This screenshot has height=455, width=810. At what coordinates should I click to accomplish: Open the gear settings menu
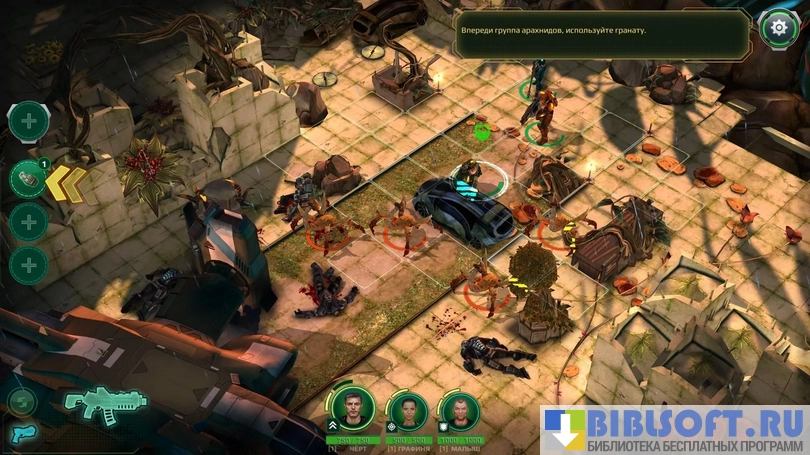coord(778,28)
